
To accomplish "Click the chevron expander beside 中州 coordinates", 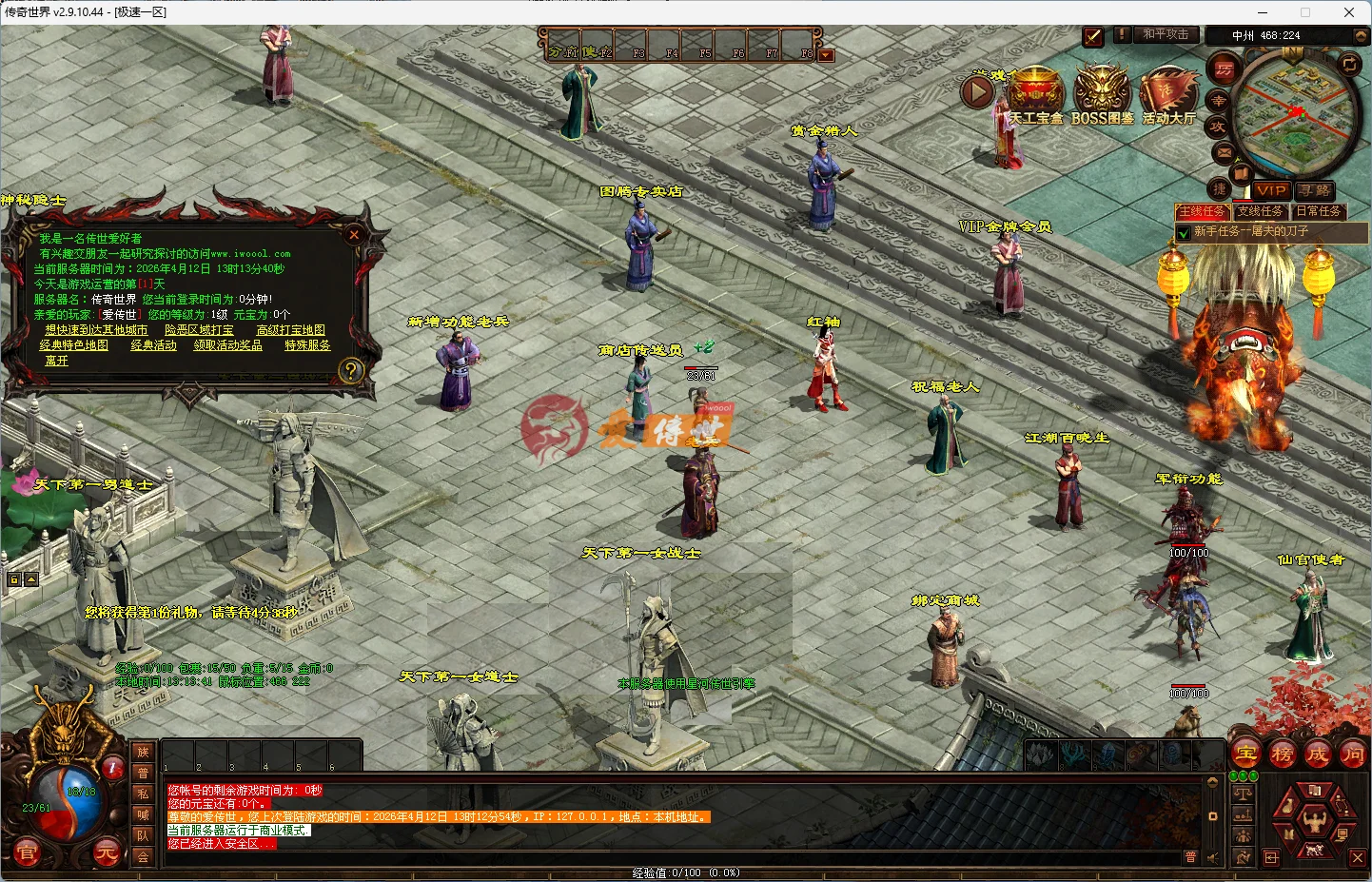I will click(x=1360, y=35).
